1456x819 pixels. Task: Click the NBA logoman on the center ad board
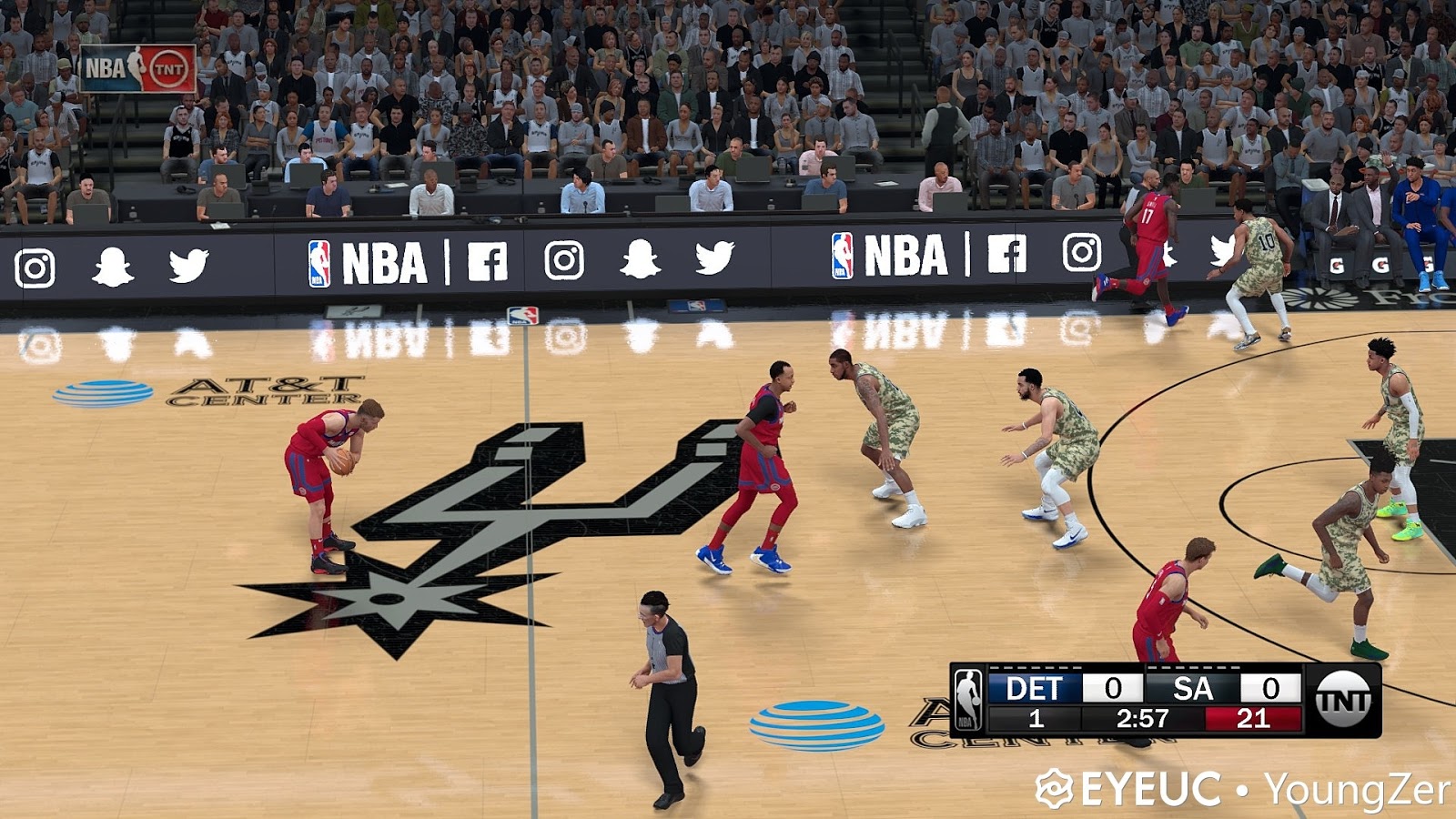[x=318, y=264]
